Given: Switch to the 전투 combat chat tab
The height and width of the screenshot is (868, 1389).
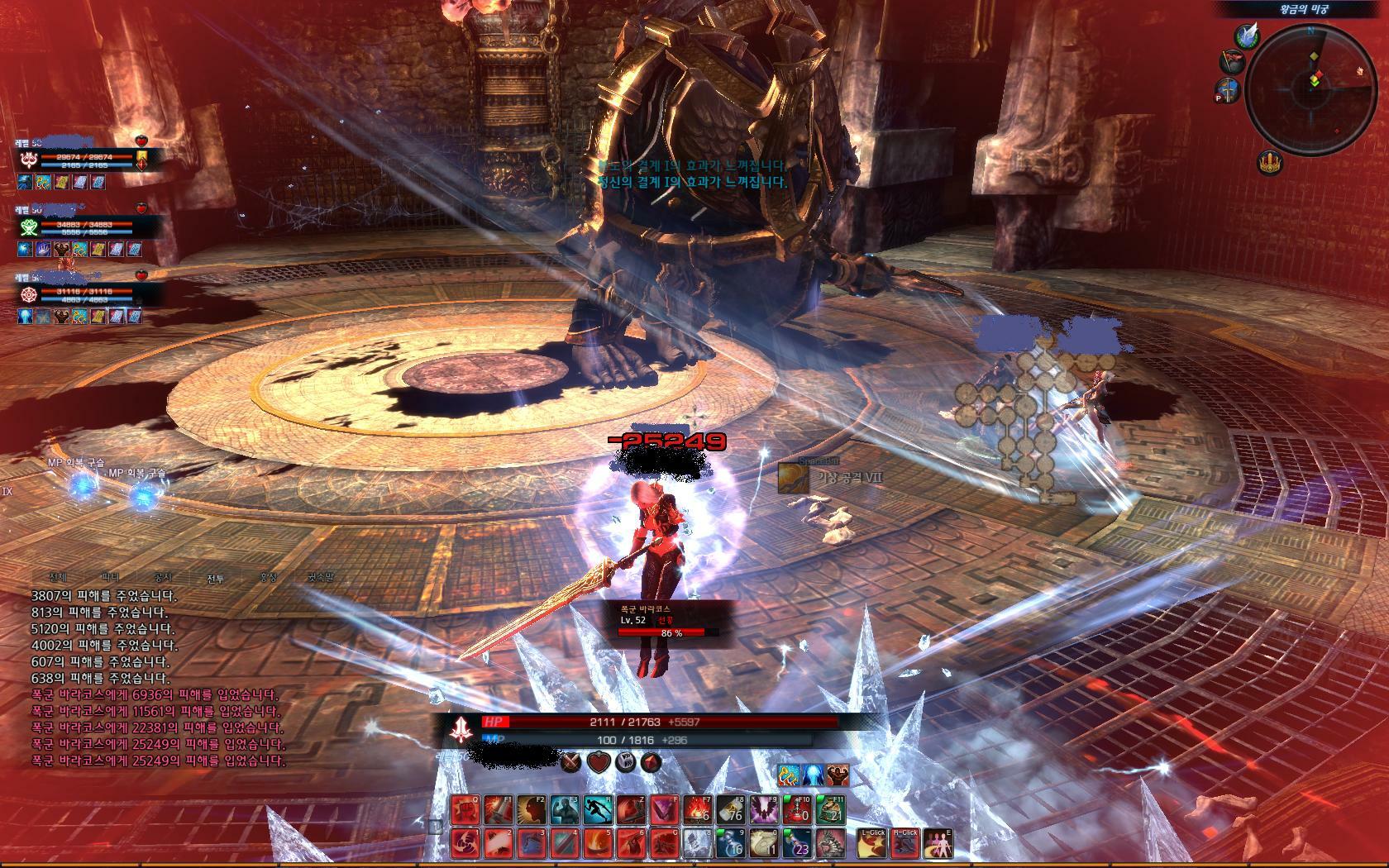Looking at the screenshot, I should 215,579.
